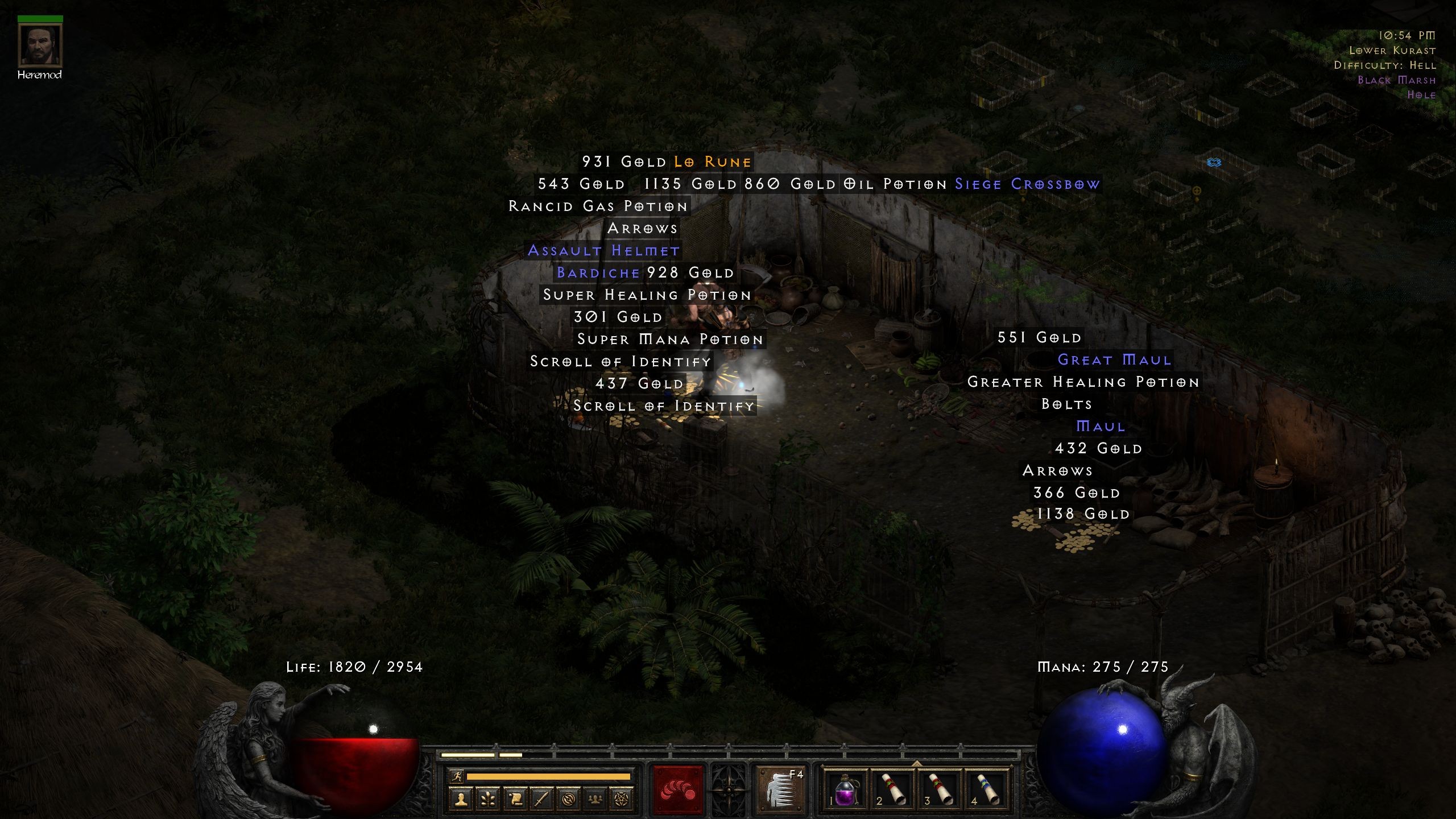Screen dimensions: 1456x819
Task: Open the party members button
Action: 595,800
